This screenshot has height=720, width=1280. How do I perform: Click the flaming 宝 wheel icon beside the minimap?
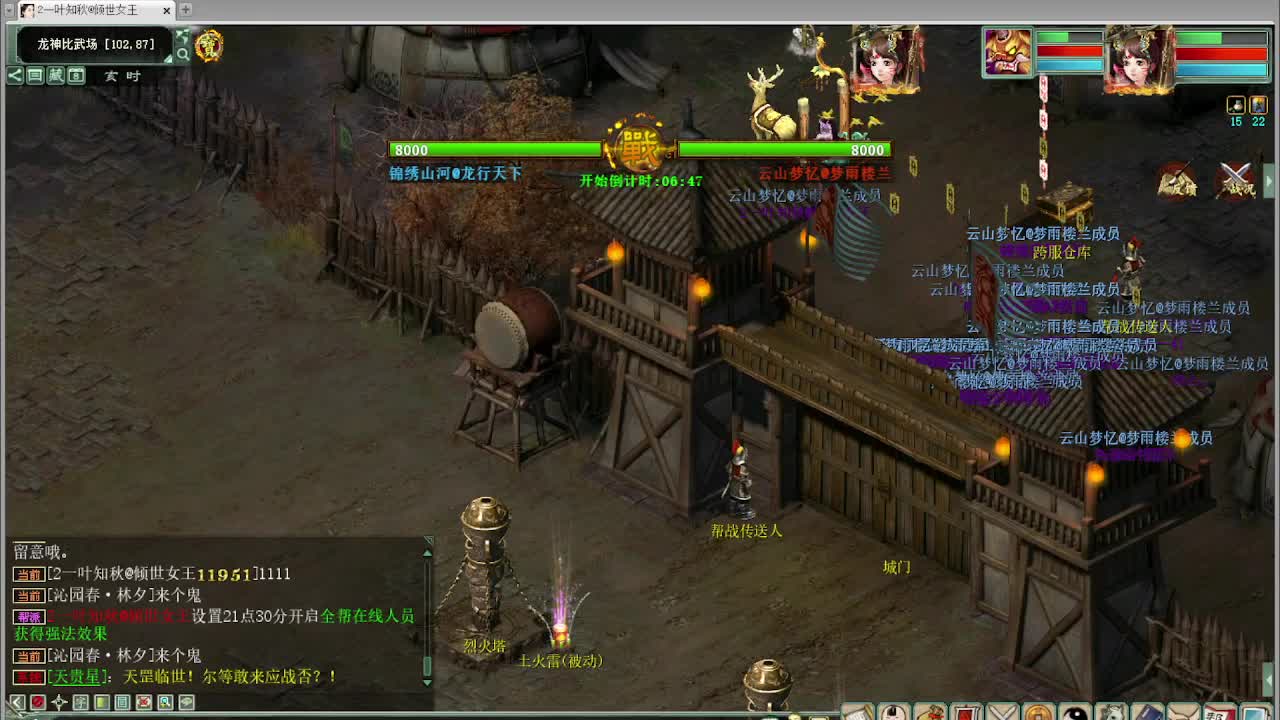(x=211, y=45)
